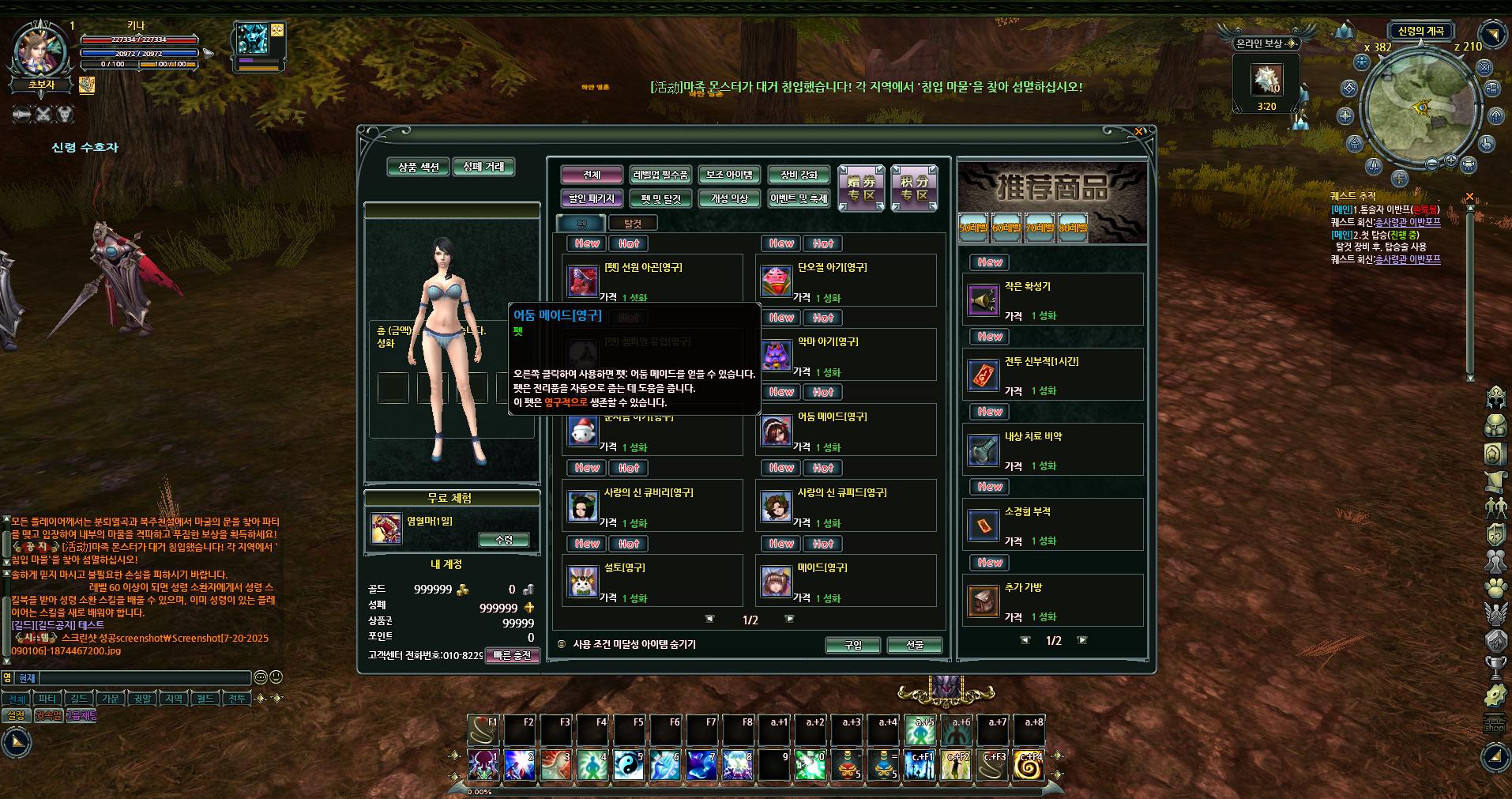The width and height of the screenshot is (1512, 799).
Task: Go back a page in recommended items
Action: (1025, 640)
